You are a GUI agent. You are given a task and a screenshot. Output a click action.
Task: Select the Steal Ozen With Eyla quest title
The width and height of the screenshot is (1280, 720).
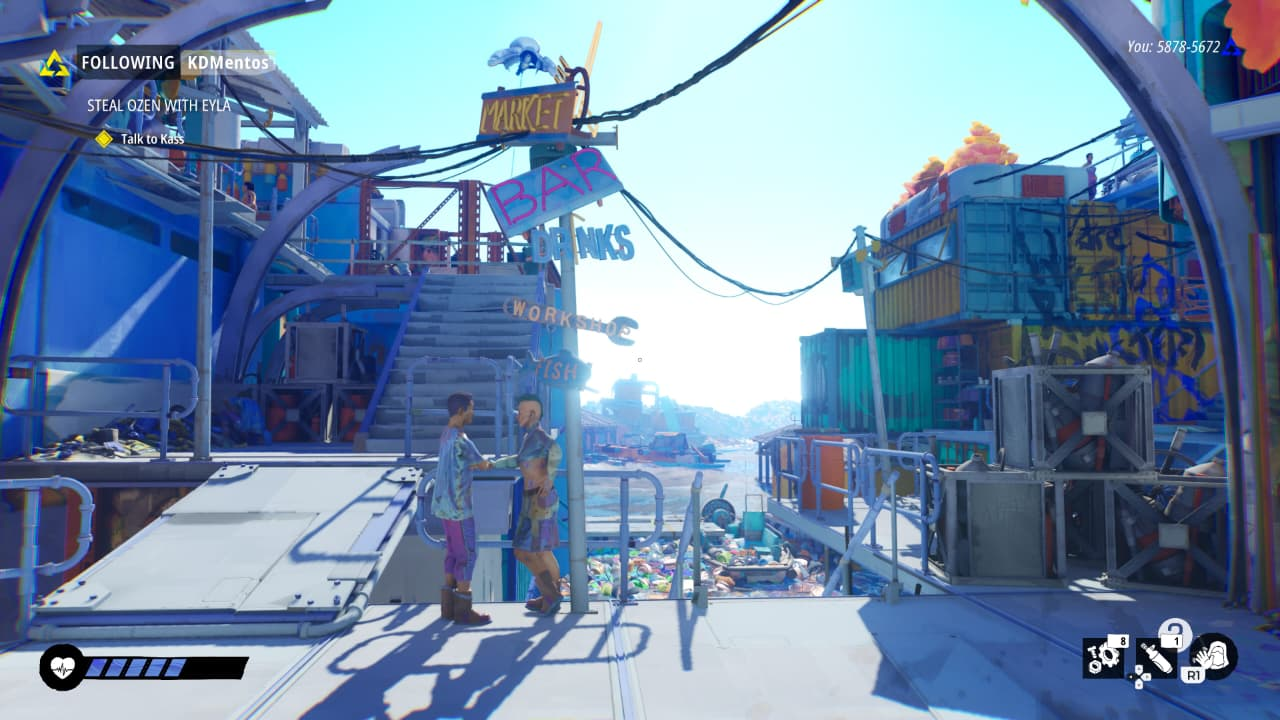[159, 105]
